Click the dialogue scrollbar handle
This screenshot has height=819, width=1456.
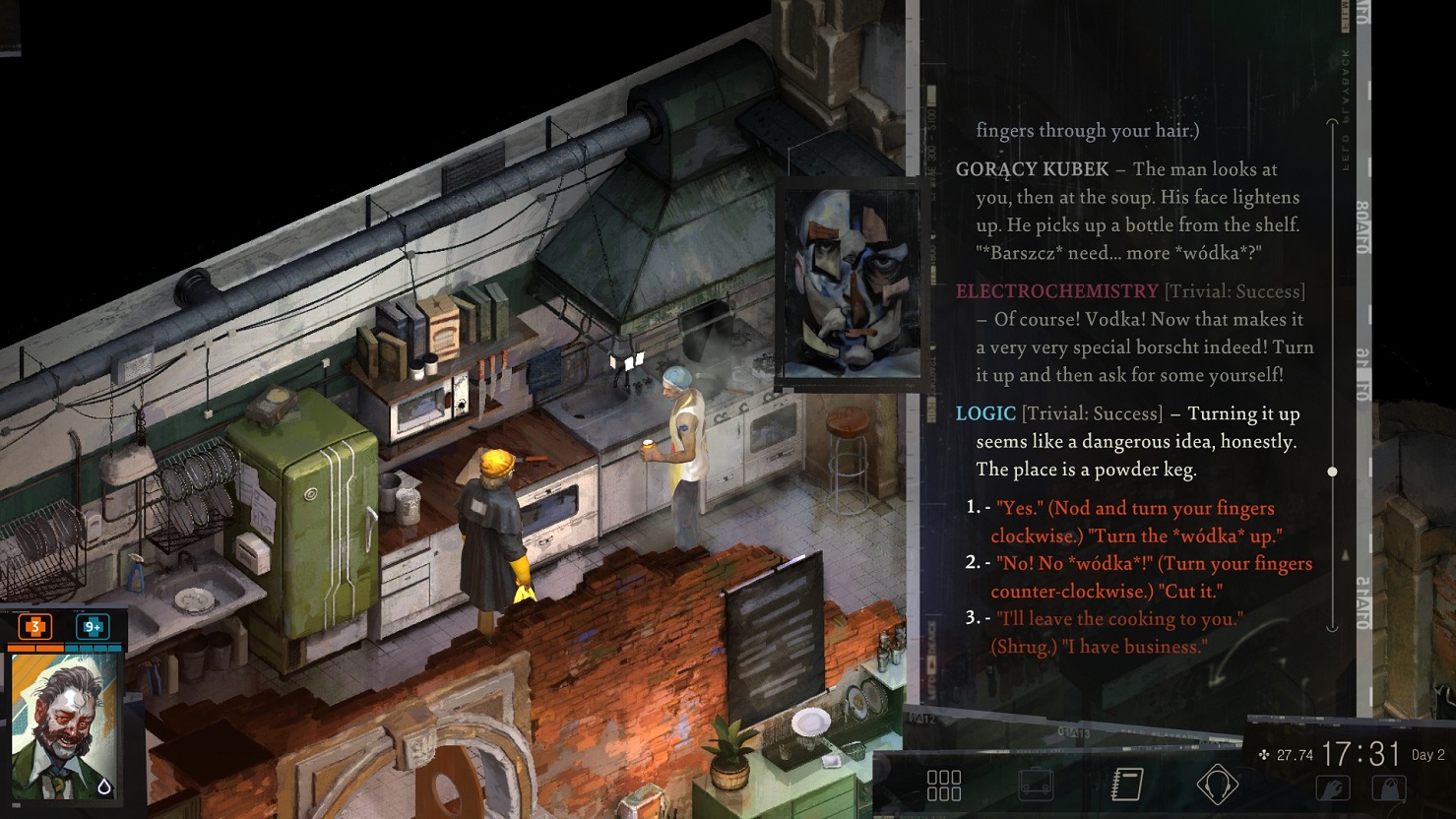point(1332,472)
